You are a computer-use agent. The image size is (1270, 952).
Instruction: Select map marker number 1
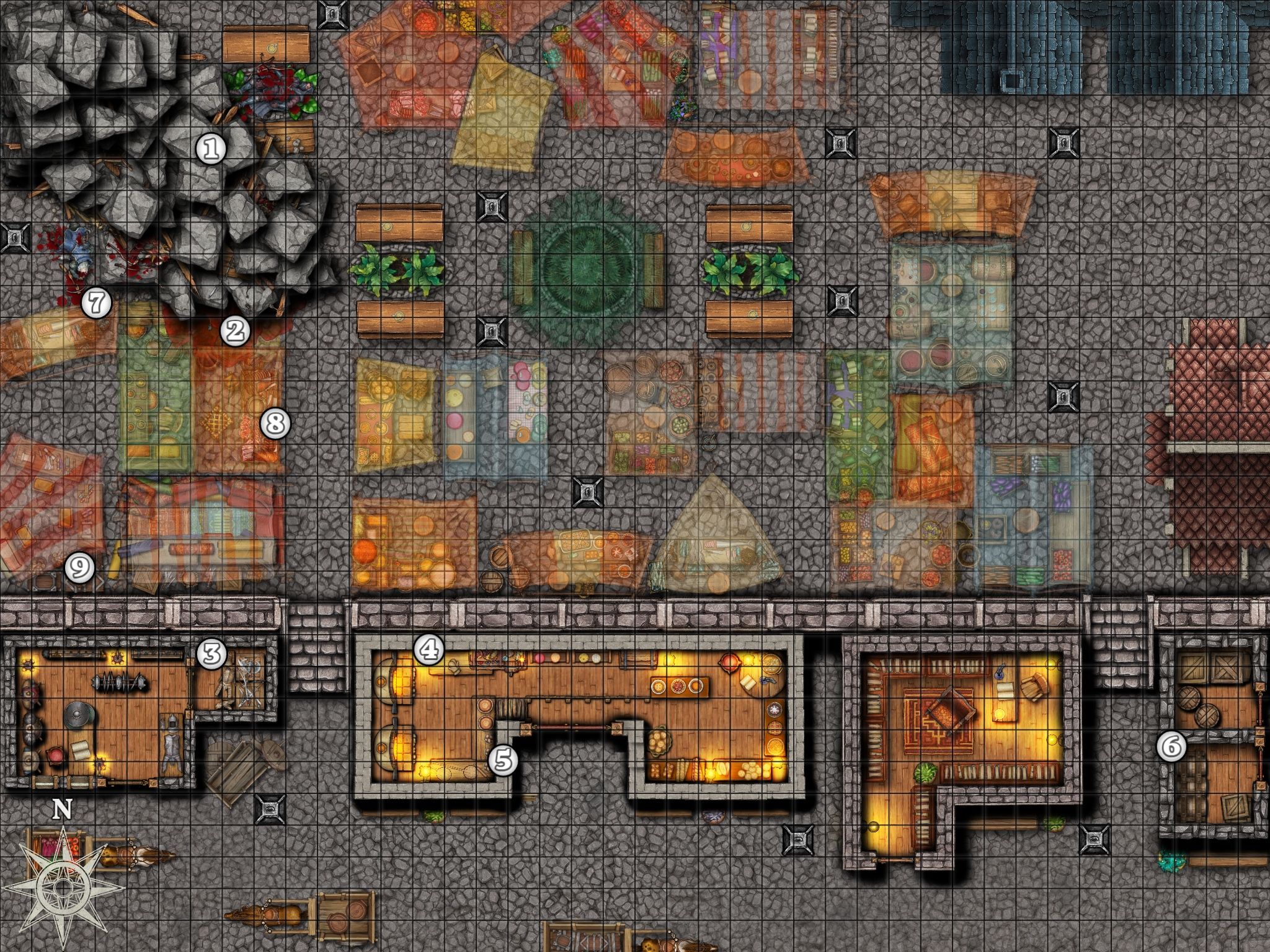tap(211, 149)
